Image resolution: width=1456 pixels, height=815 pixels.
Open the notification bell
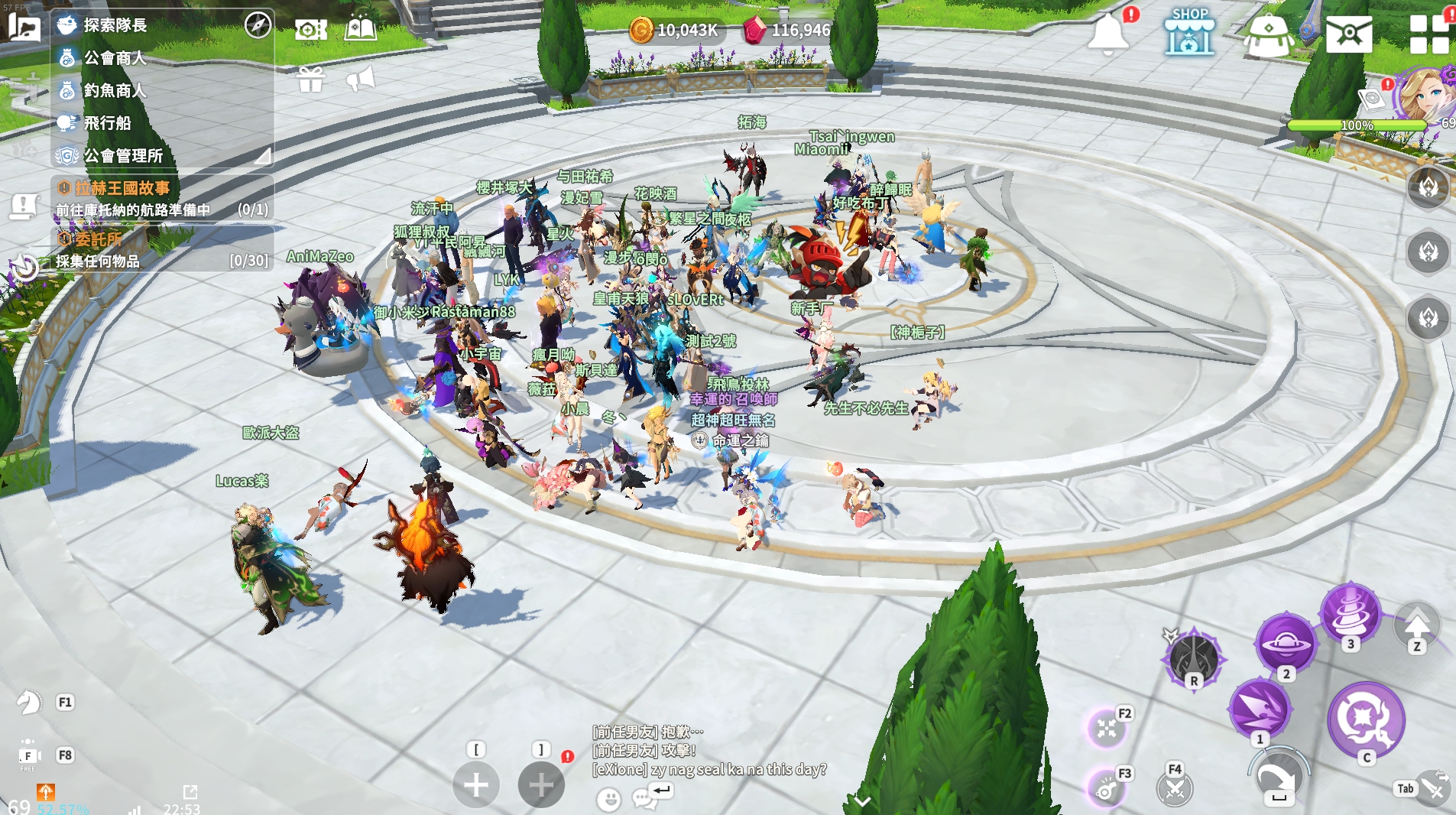click(x=1108, y=34)
